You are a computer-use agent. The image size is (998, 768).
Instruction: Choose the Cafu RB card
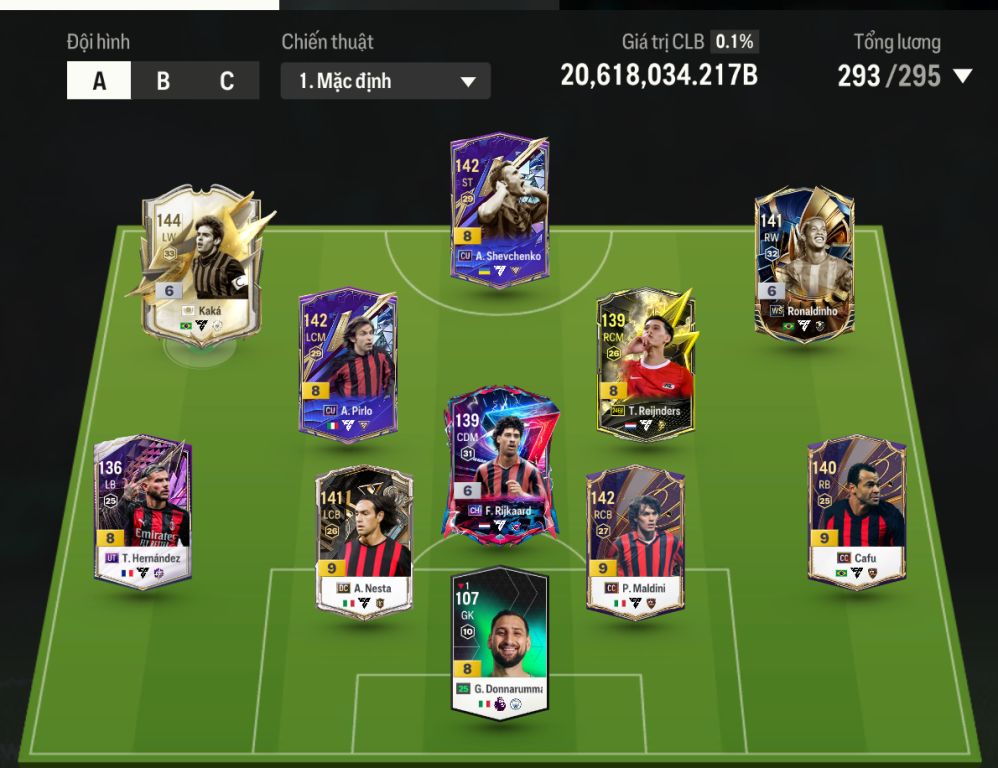tap(856, 510)
